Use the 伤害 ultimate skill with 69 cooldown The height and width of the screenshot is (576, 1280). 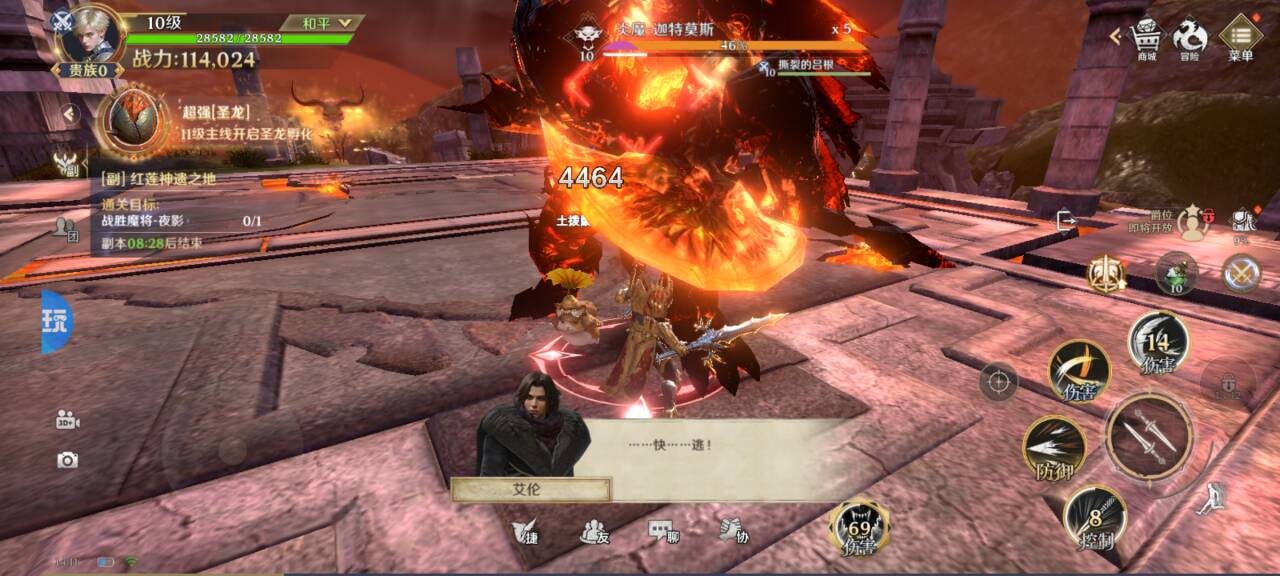[859, 527]
